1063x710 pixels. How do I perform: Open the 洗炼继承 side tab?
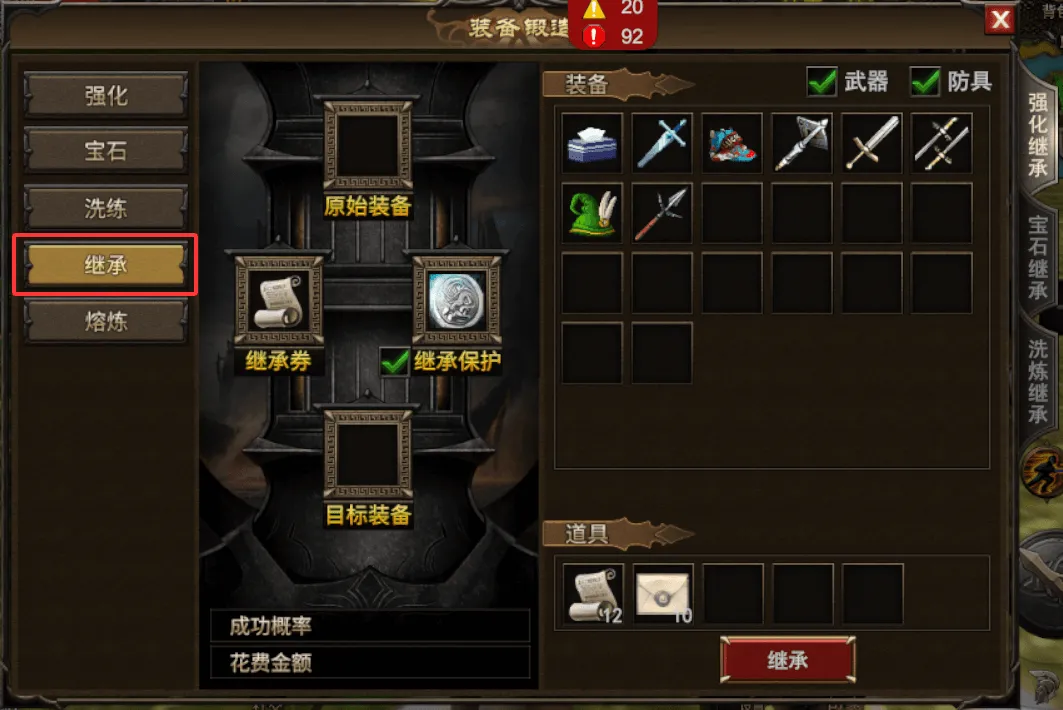[x=1039, y=379]
